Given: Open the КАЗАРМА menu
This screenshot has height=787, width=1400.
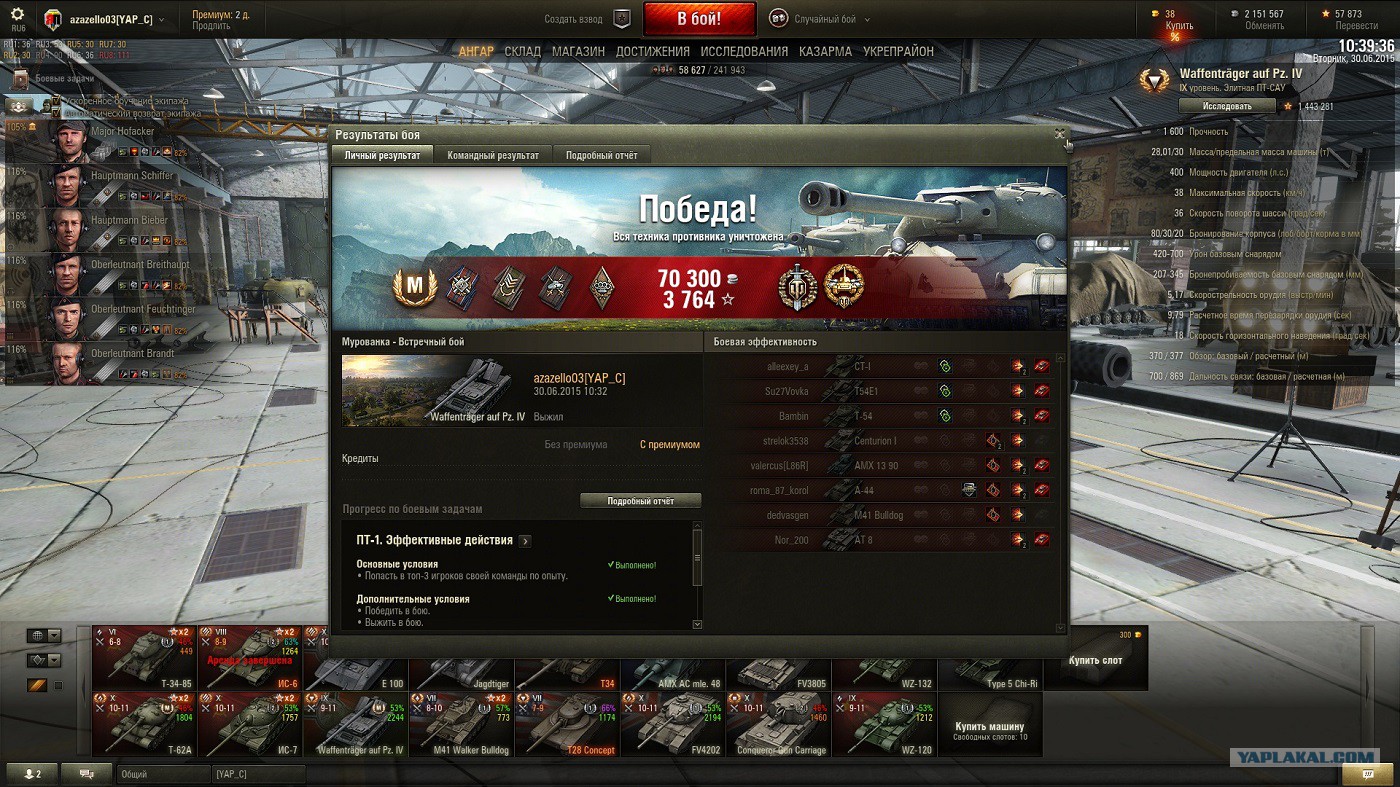Looking at the screenshot, I should [x=825, y=51].
